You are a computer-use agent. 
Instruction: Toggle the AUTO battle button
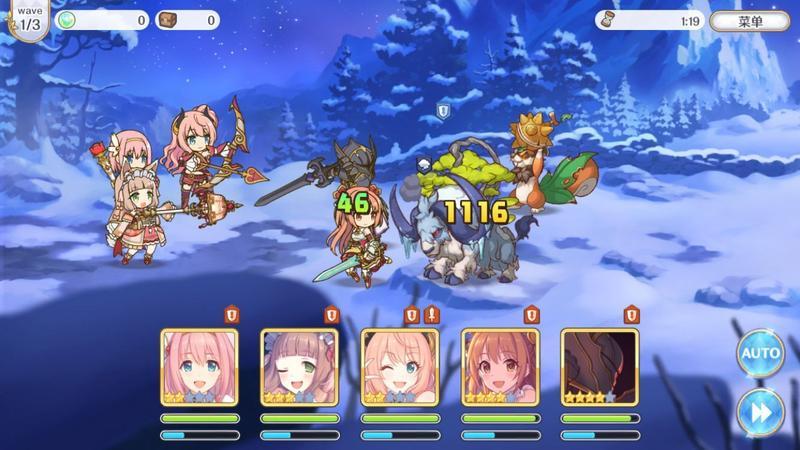(x=760, y=354)
